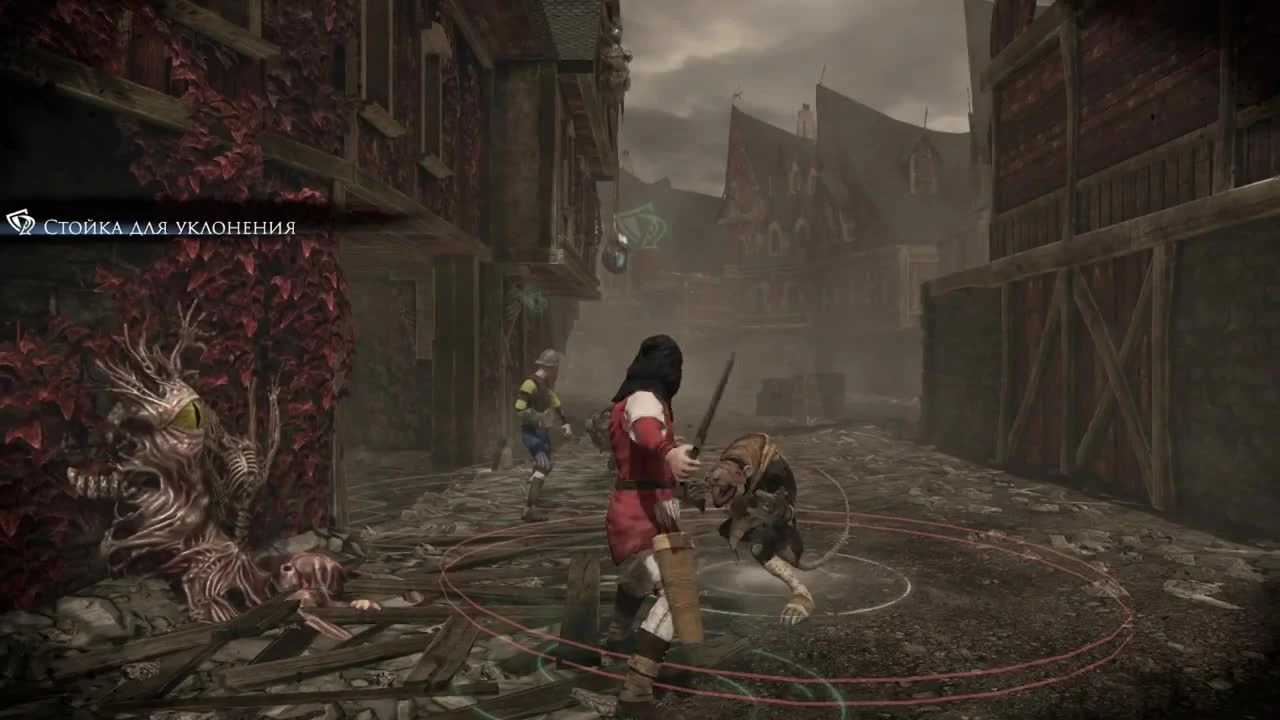Viewport: 1280px width, 720px height.
Task: Click the tutorial text reading Стойка для уклонения
Action: (x=168, y=226)
